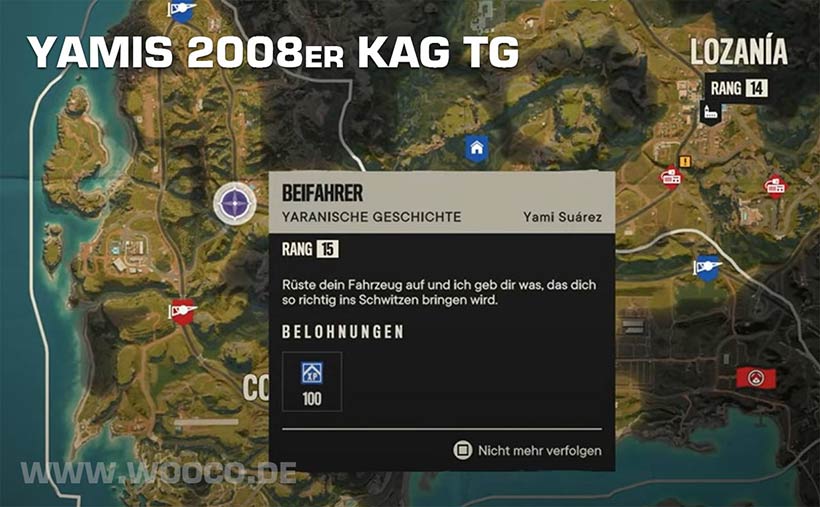Select the Beifahrer quest marker on map
Viewport: 820px width, 507px height.
234,205
